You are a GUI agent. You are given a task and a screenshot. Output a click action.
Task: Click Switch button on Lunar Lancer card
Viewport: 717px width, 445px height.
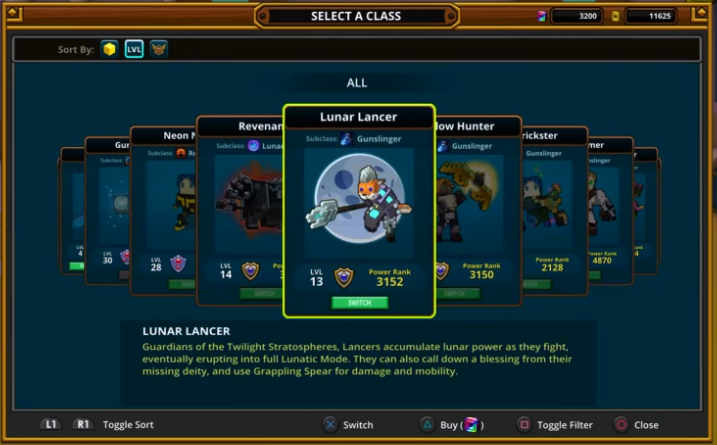coord(359,302)
